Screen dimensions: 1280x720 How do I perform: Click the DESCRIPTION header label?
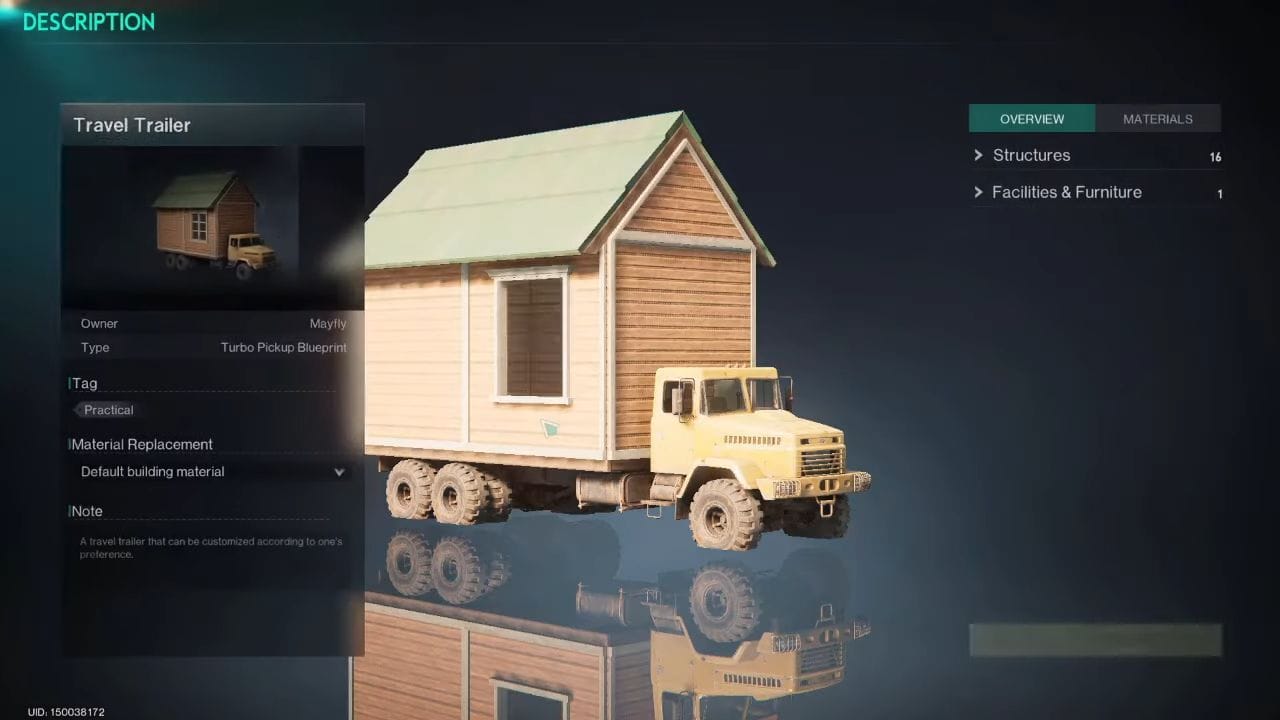pos(88,22)
